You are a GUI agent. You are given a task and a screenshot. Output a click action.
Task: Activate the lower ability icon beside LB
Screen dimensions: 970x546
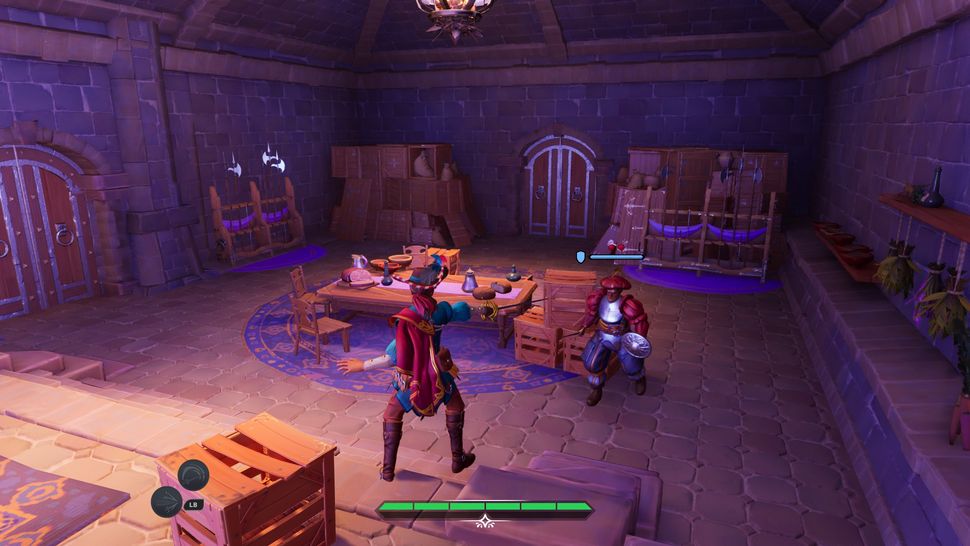pos(167,501)
